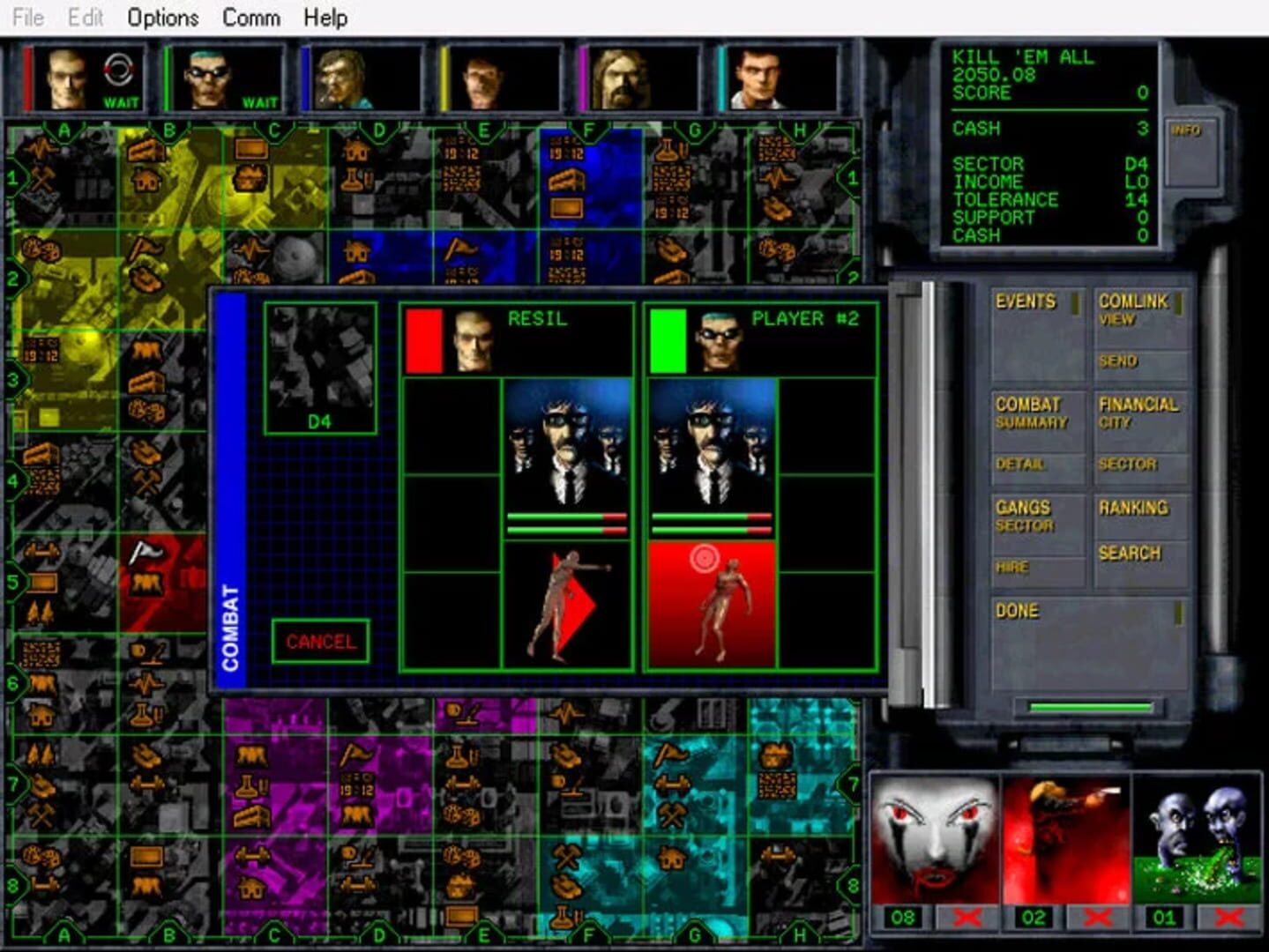The image size is (1269, 952).
Task: Click HIRE to recruit a new gang
Action: (x=1012, y=567)
